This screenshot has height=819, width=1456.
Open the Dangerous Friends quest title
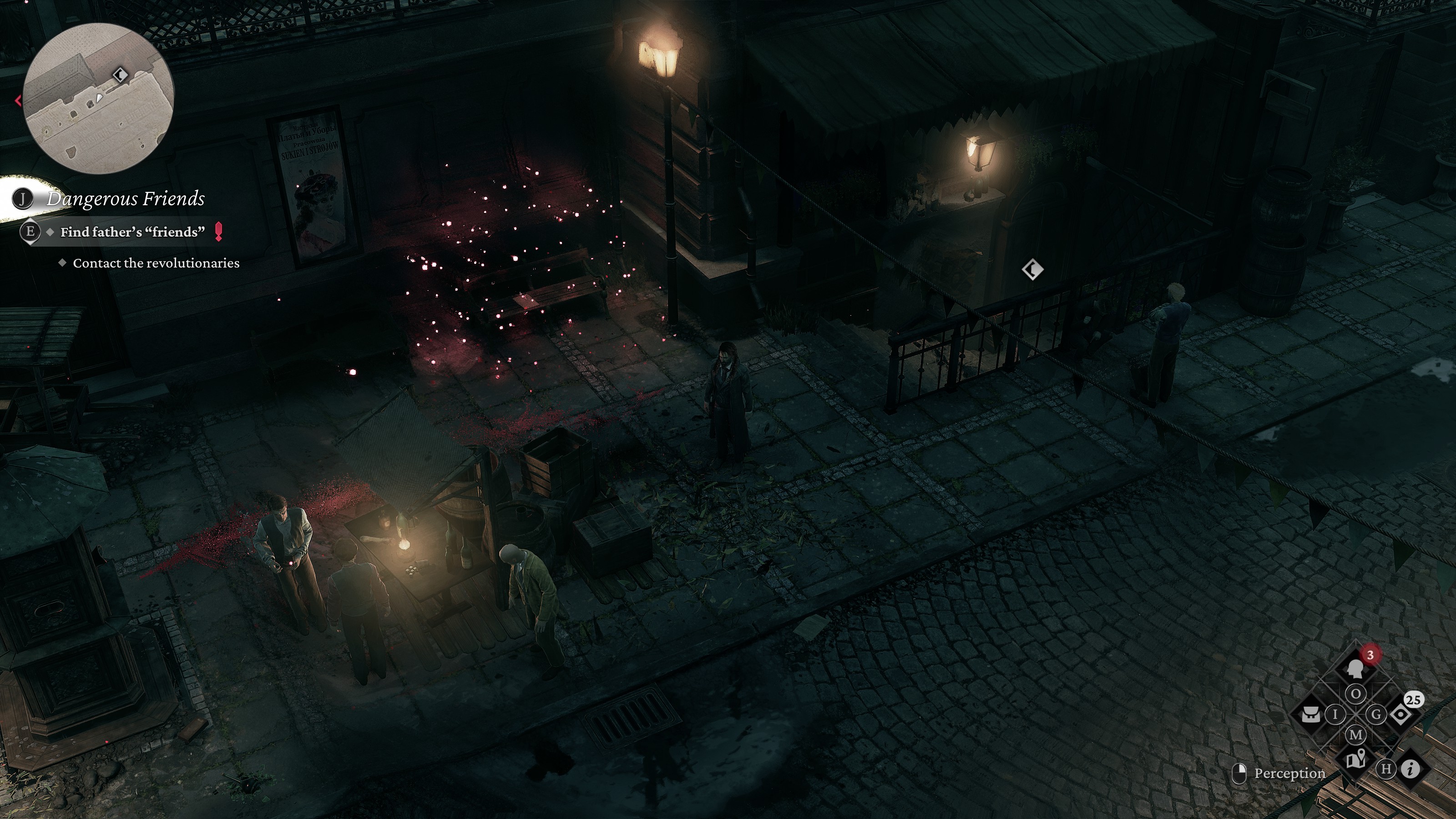[x=126, y=198]
